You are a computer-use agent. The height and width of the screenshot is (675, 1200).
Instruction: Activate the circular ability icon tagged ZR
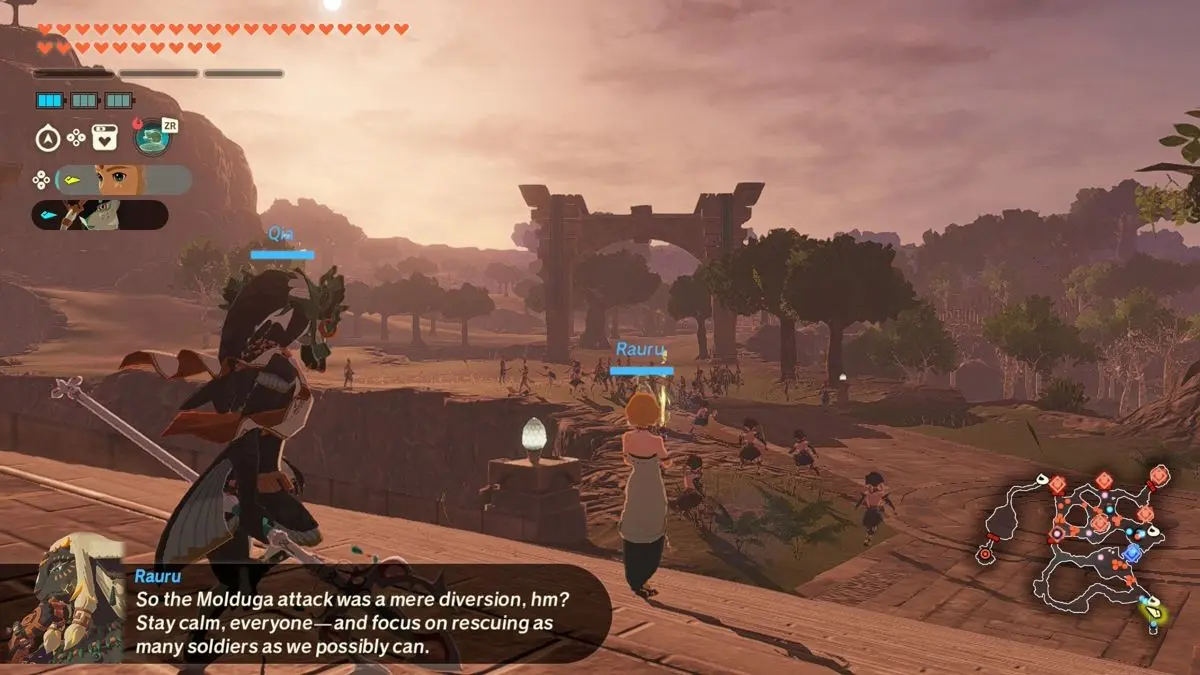pos(153,137)
